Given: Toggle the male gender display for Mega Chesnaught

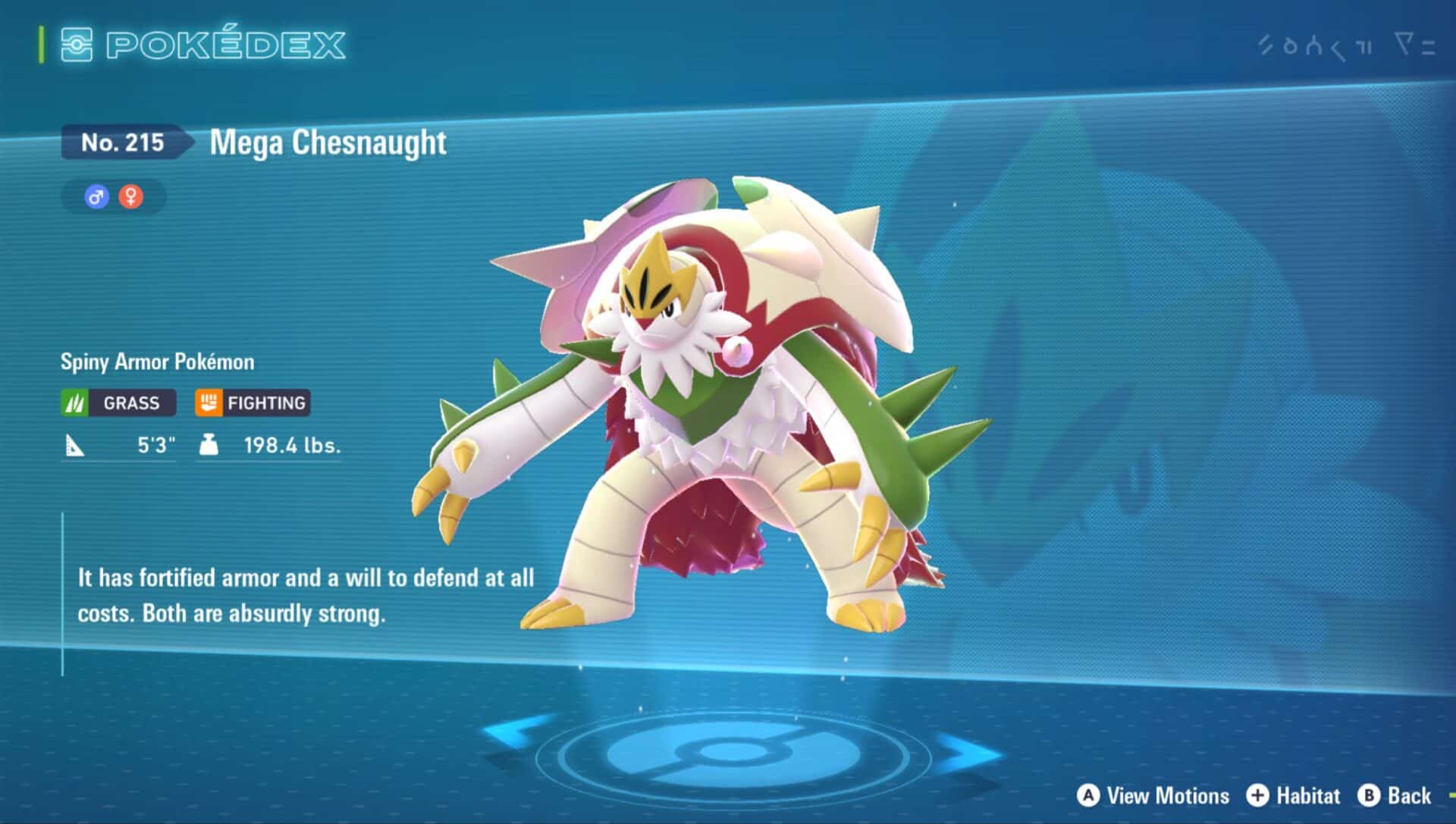Looking at the screenshot, I should coord(96,197).
